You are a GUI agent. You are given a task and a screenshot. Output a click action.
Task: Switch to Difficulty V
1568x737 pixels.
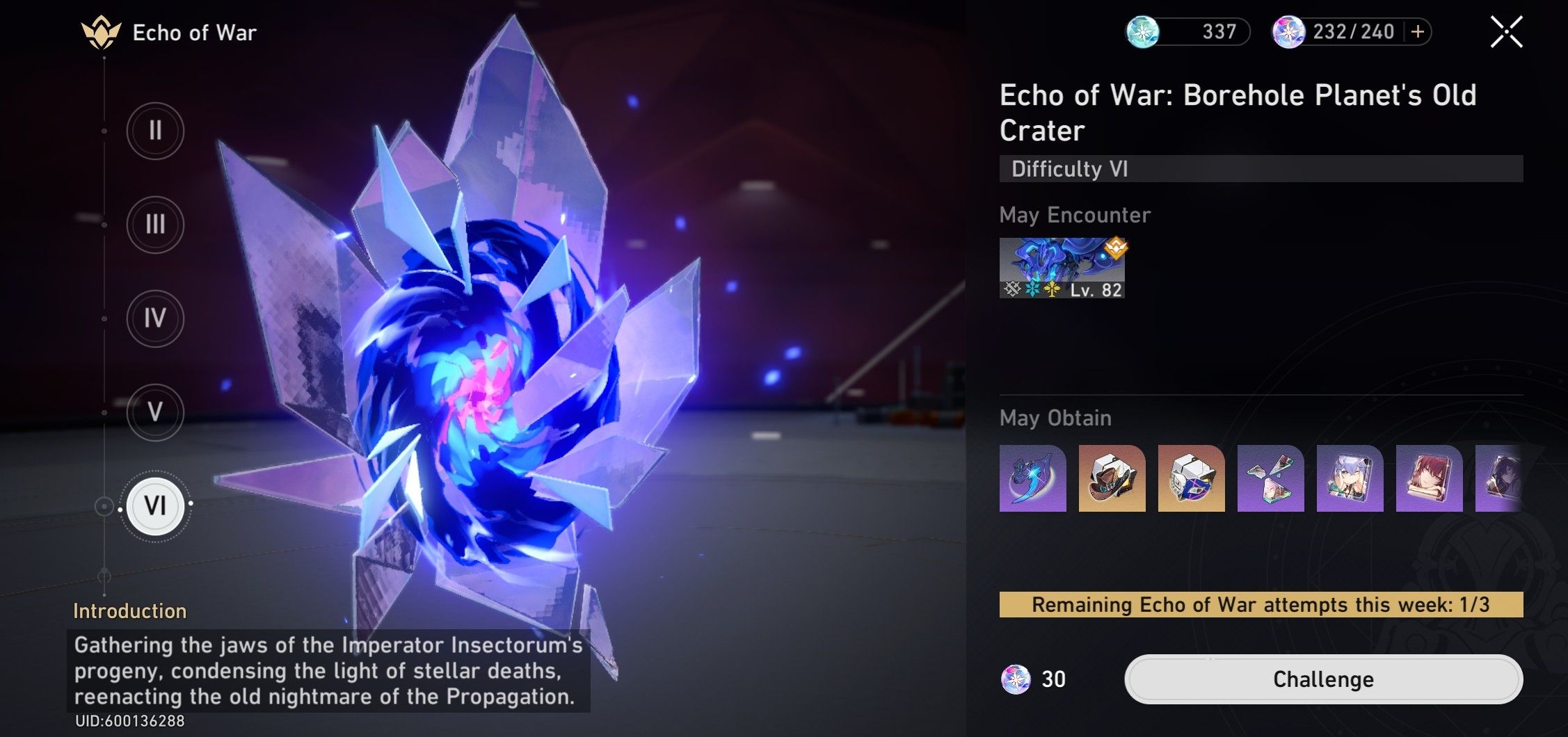[155, 412]
